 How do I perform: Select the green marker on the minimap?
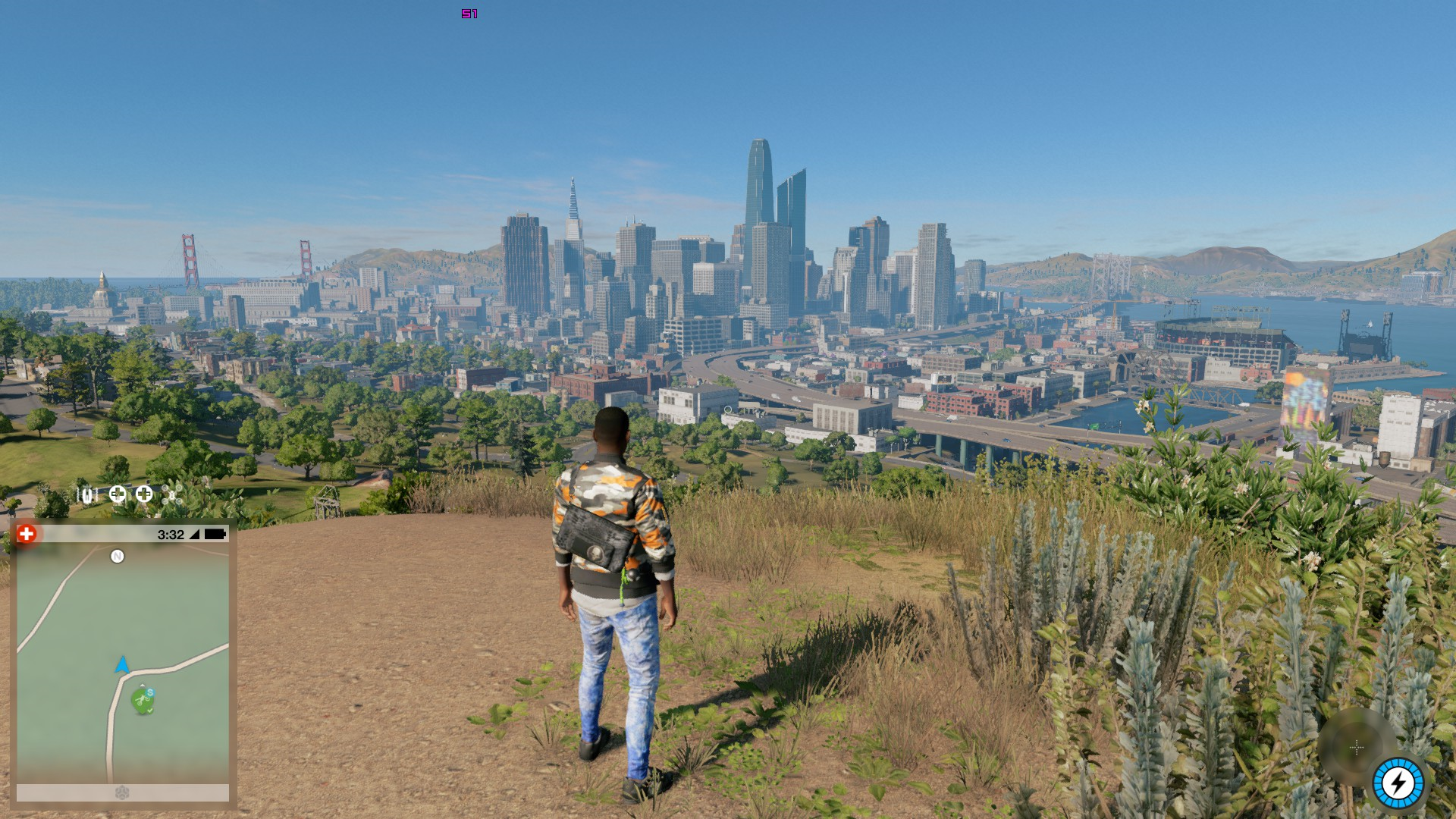(143, 700)
